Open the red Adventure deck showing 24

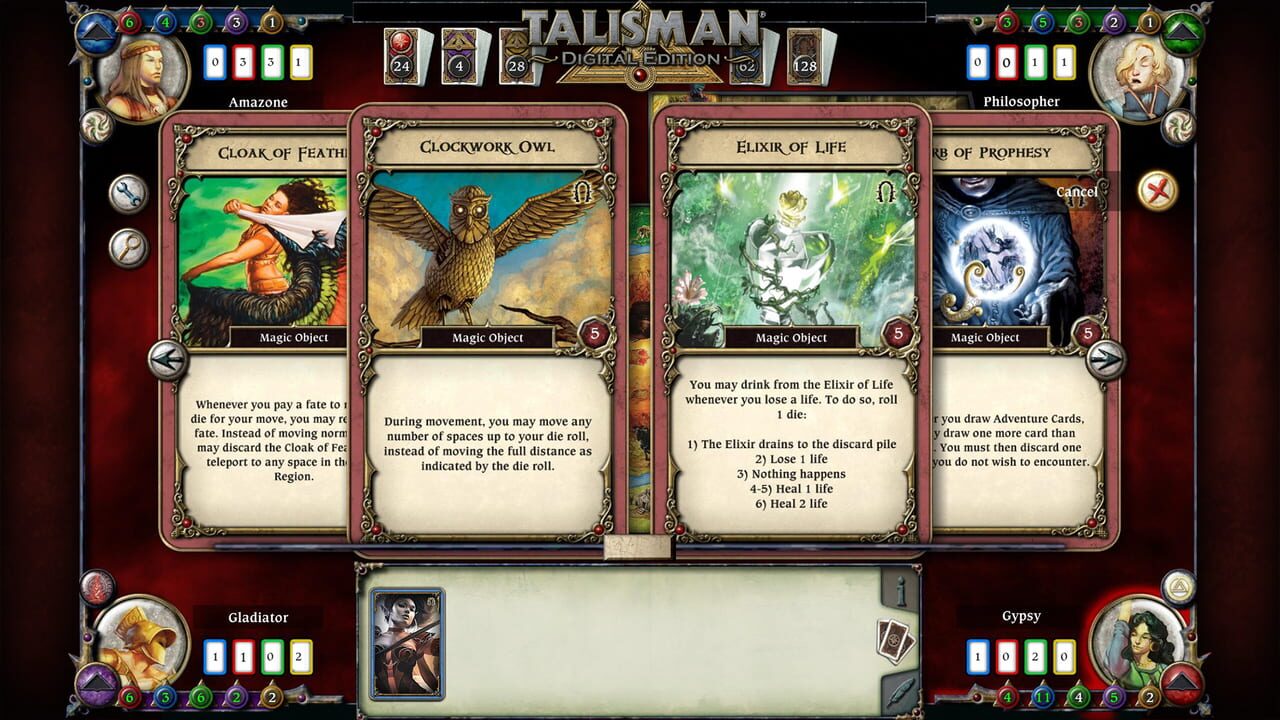click(x=400, y=55)
